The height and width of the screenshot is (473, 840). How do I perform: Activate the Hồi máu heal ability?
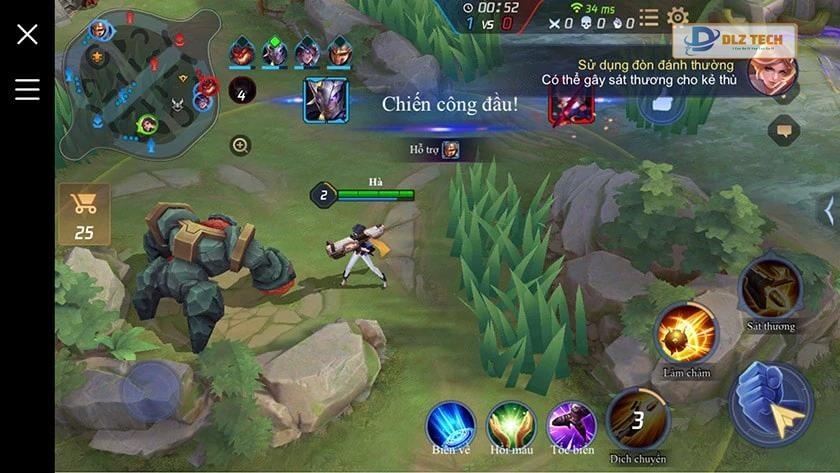tap(511, 425)
